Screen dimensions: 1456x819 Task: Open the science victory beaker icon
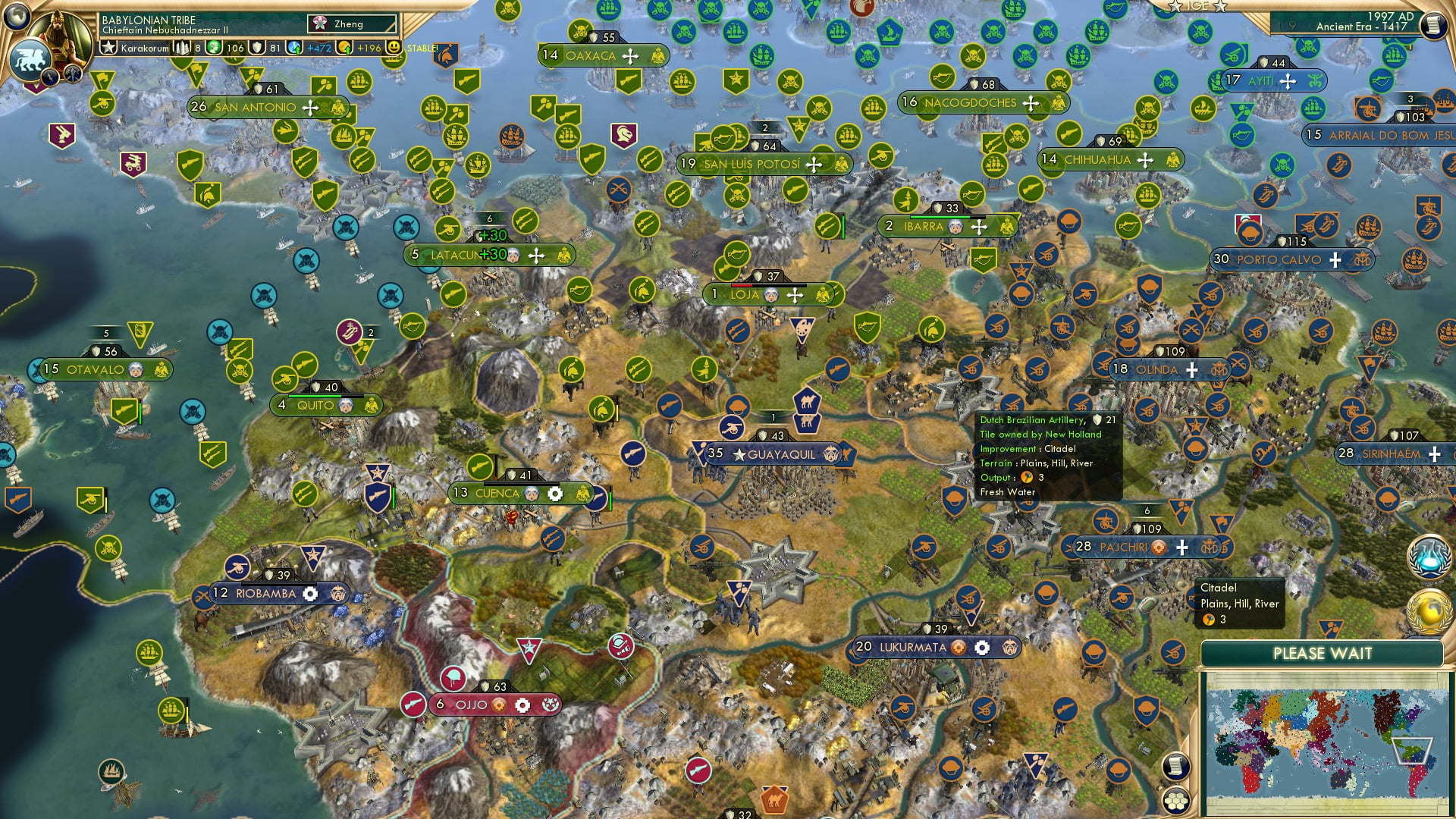[x=1430, y=558]
